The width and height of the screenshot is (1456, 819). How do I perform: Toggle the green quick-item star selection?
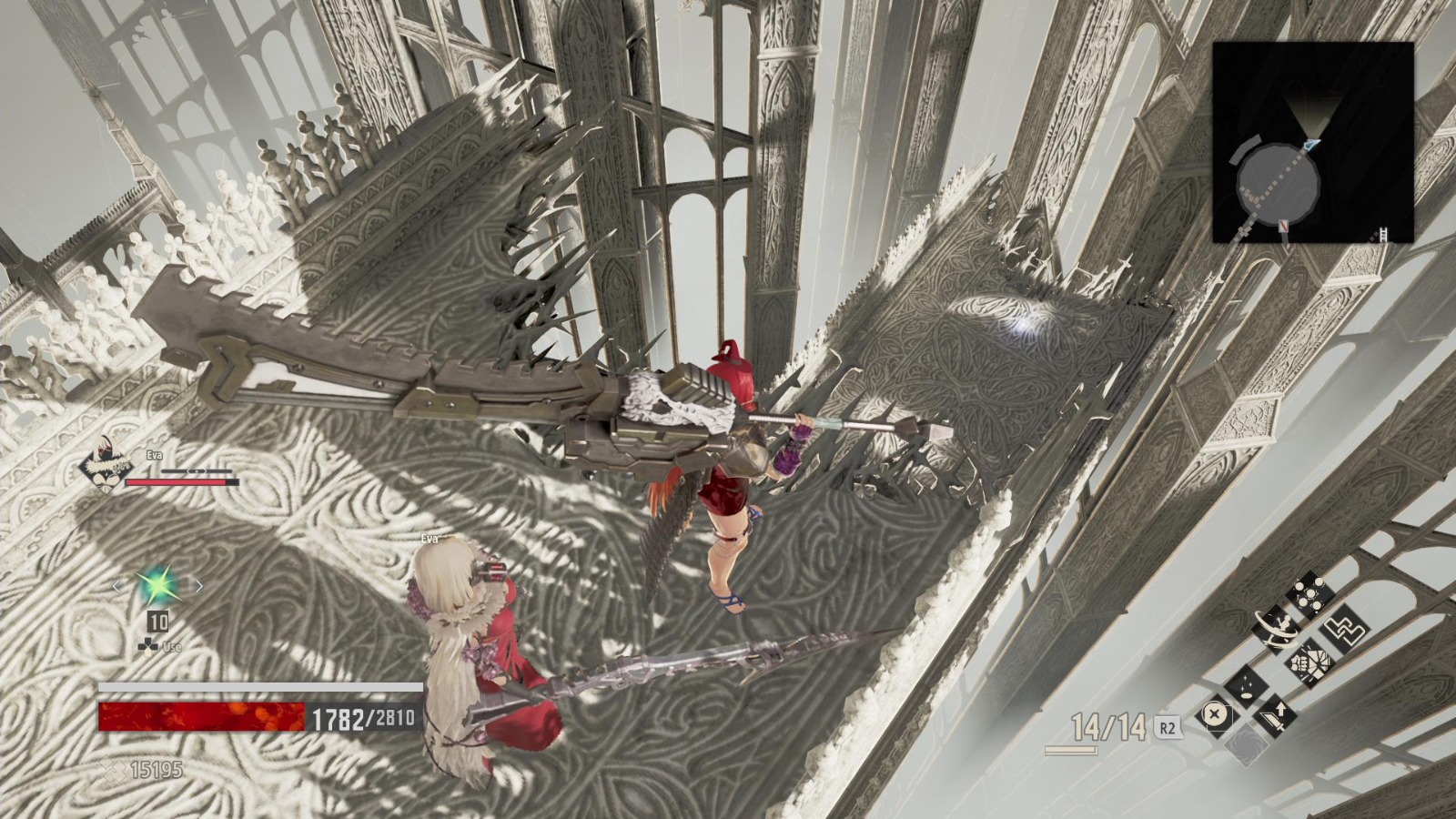point(157,584)
